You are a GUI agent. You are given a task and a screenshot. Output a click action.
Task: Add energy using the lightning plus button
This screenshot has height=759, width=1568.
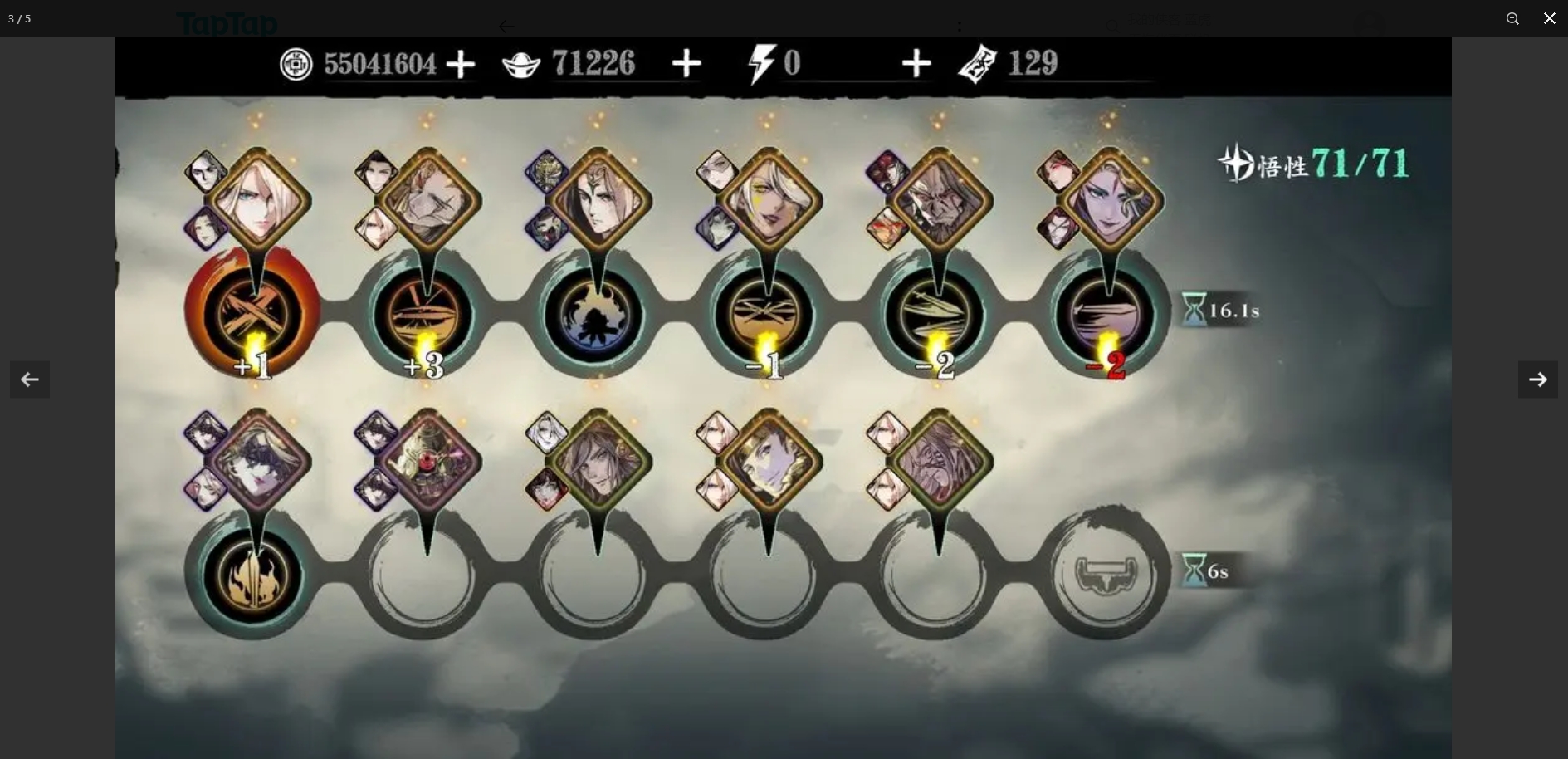pyautogui.click(x=916, y=64)
